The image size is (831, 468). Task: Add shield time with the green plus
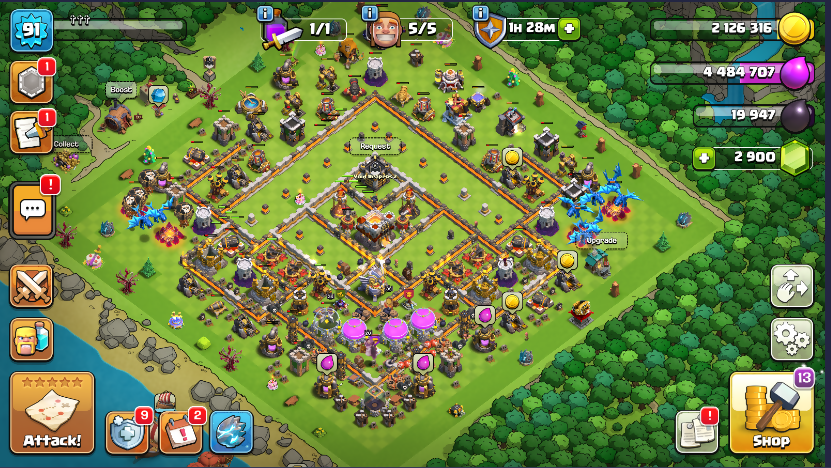click(x=569, y=28)
